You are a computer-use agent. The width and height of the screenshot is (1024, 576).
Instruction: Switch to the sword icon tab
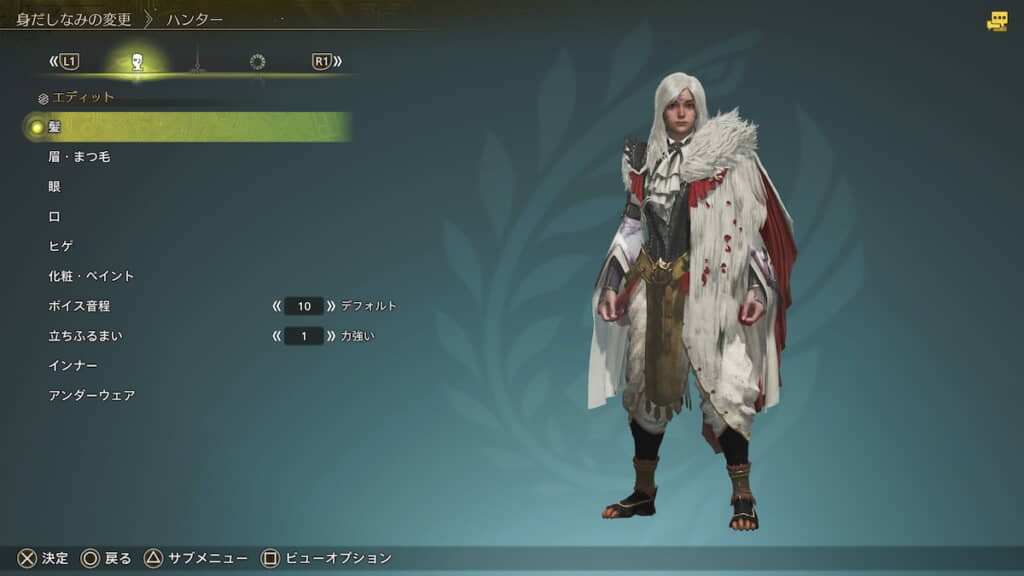tap(197, 62)
